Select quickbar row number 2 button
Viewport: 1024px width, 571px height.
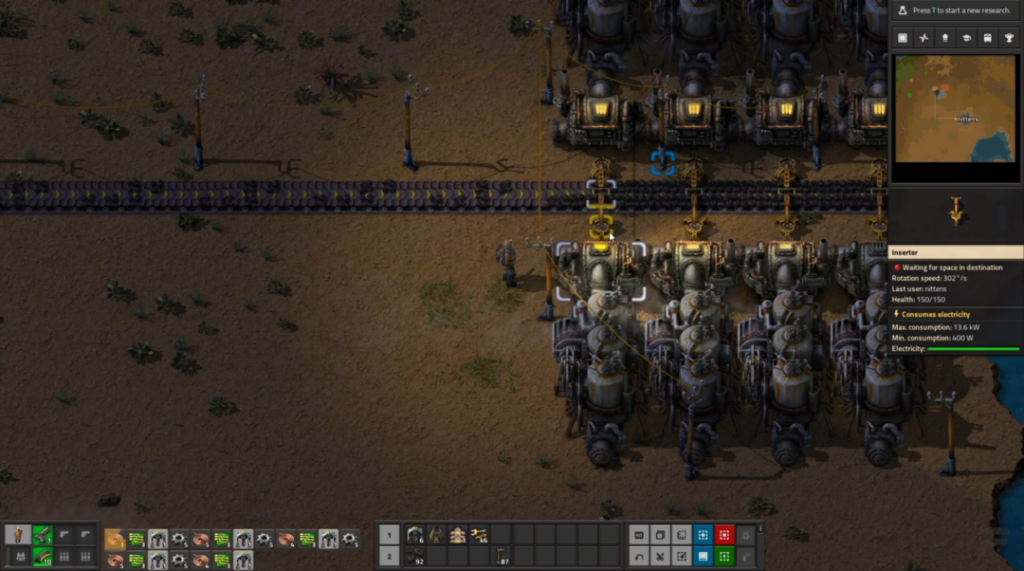(x=390, y=556)
